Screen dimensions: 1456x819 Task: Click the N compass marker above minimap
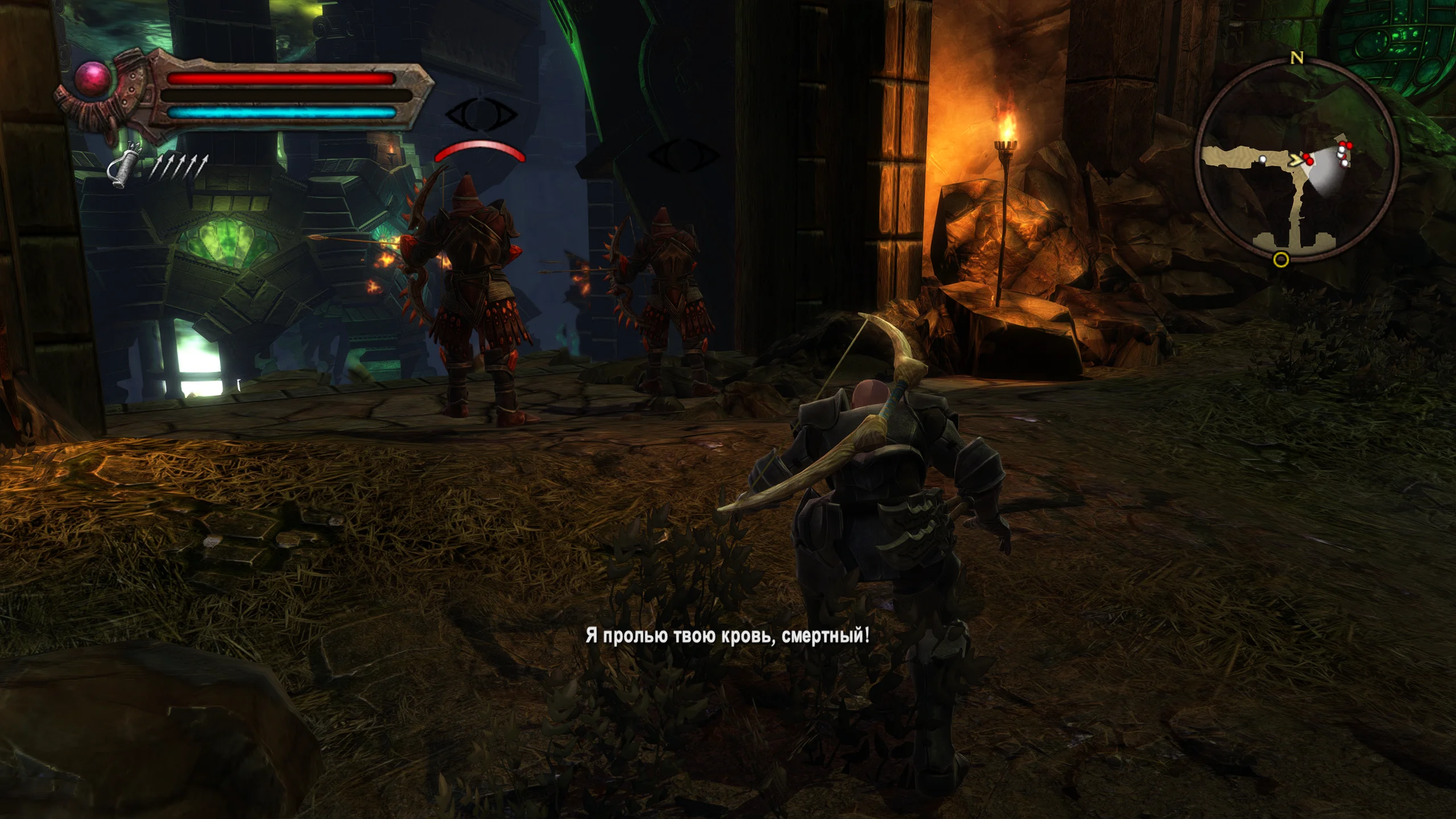(x=1296, y=58)
